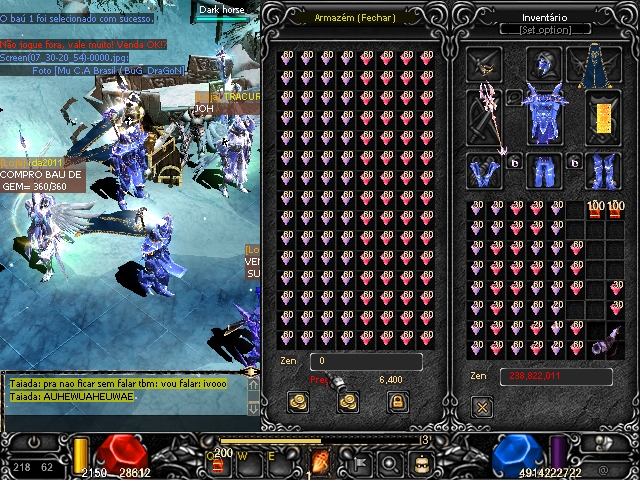The width and height of the screenshot is (640, 480).
Task: Select the equipped blue gloves slot
Action: (485, 171)
